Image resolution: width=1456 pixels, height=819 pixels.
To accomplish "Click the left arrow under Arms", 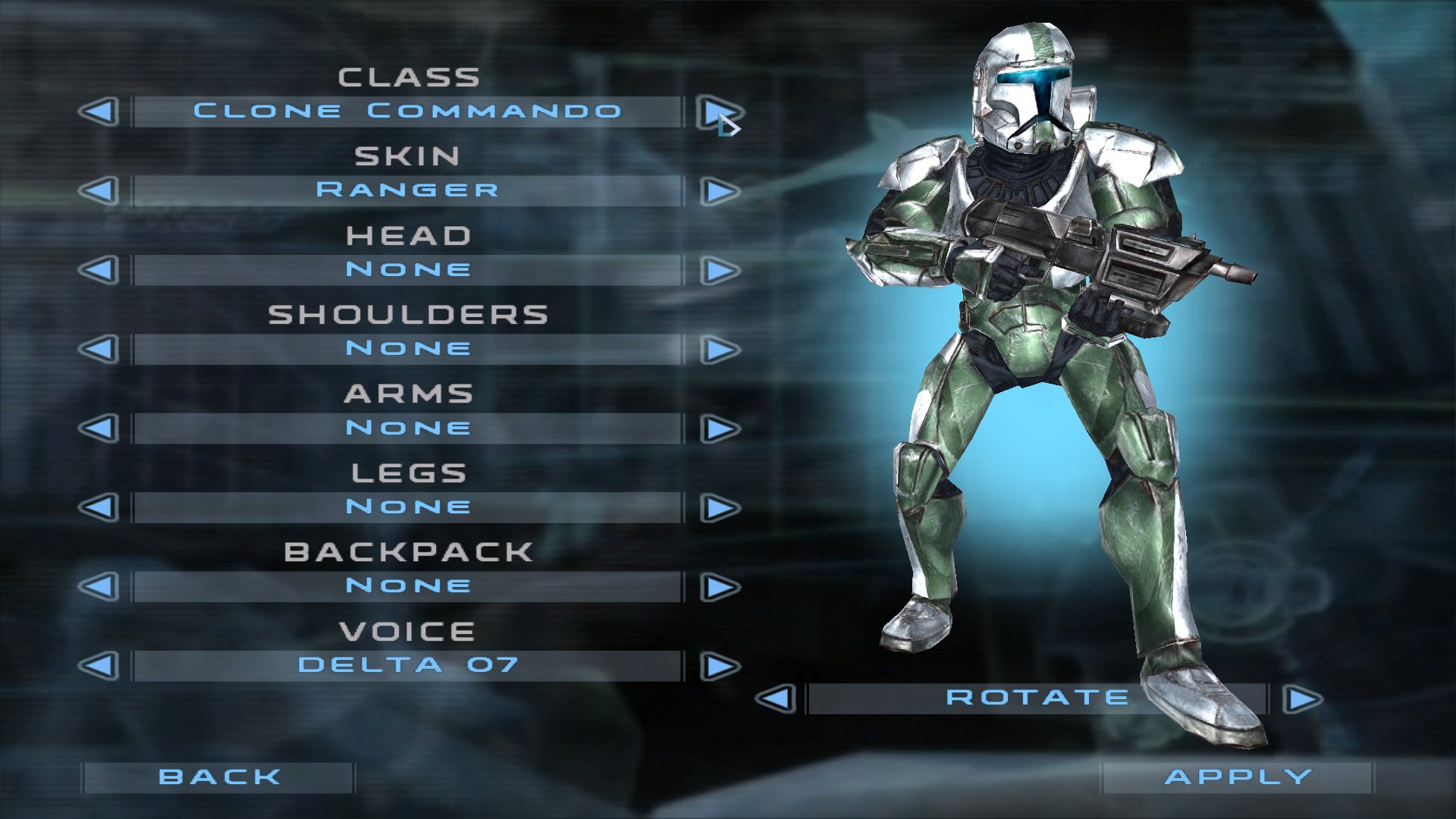I will [98, 427].
